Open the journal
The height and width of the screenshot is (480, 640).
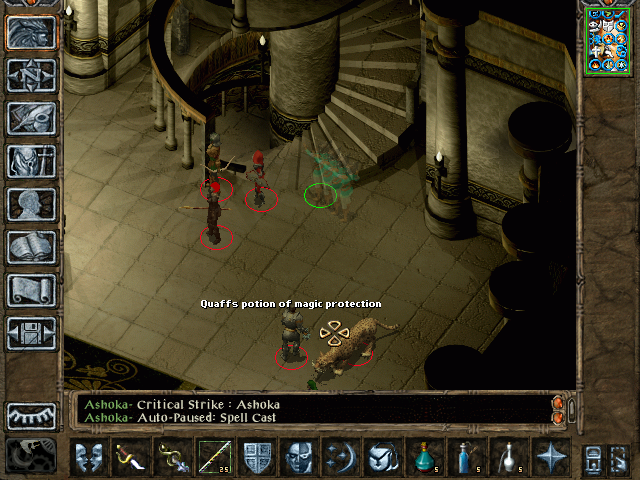coord(31,118)
